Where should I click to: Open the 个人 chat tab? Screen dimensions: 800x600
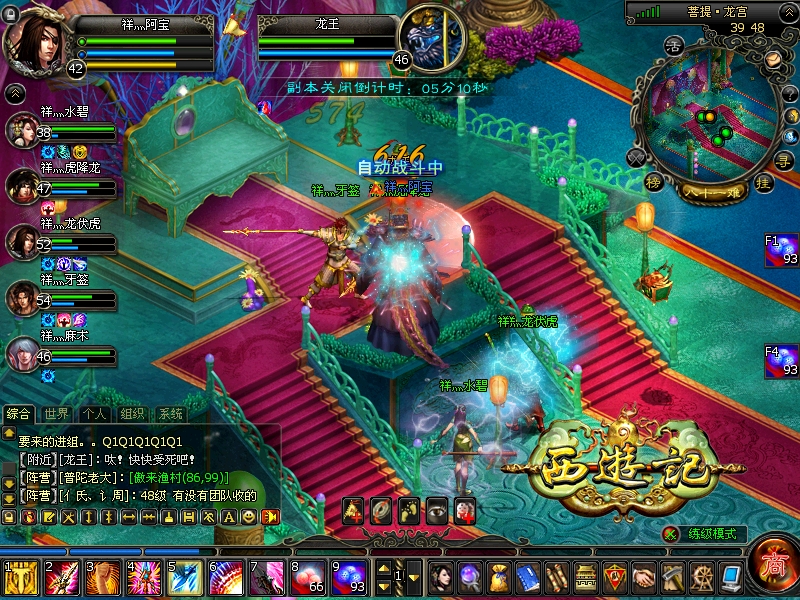pyautogui.click(x=95, y=414)
